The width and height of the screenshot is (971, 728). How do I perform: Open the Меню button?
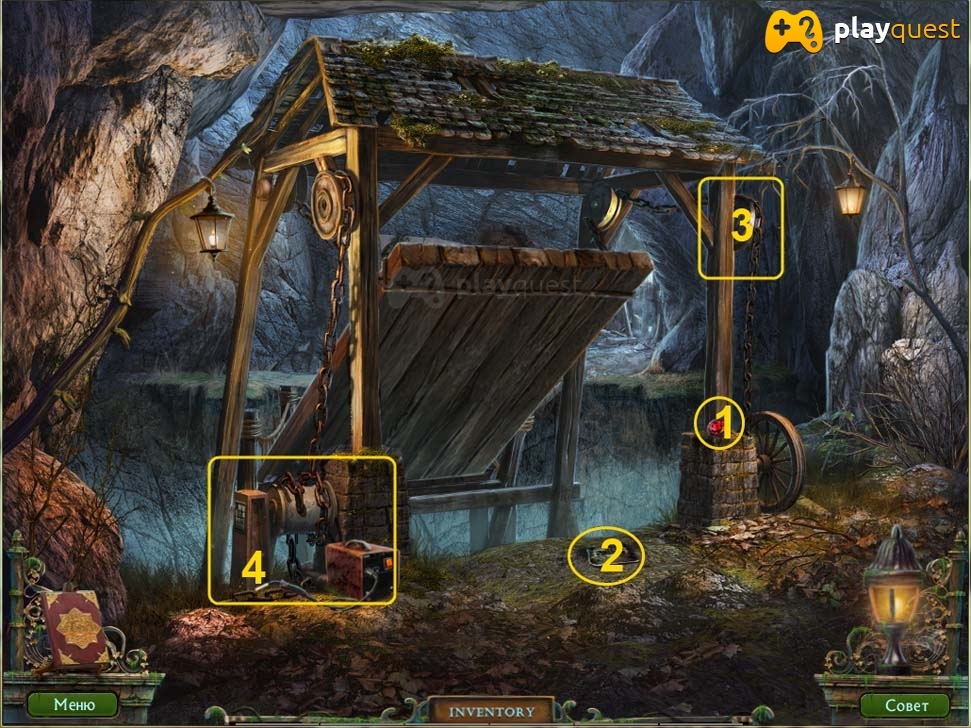(73, 704)
